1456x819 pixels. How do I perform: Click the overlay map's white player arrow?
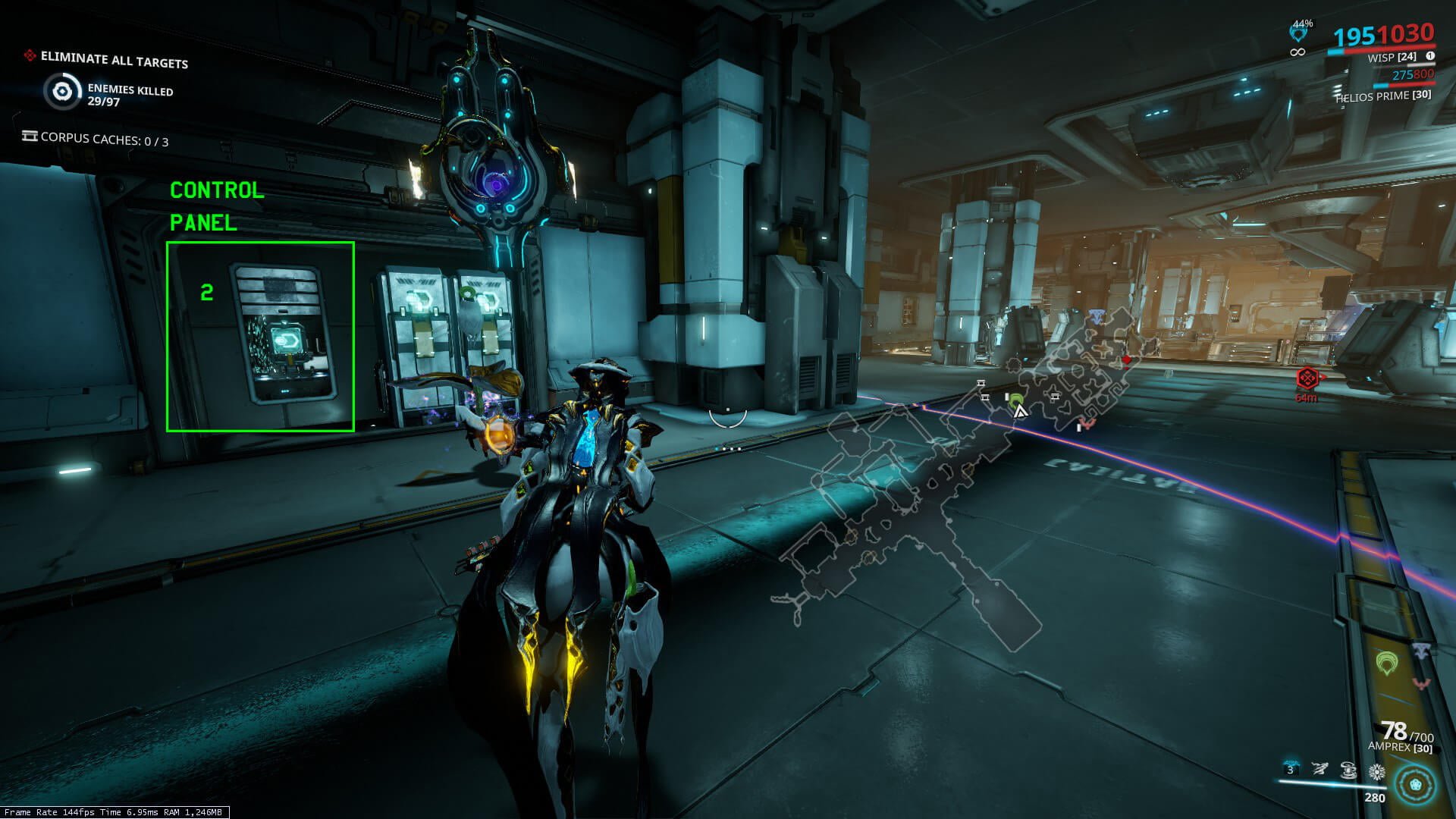click(x=1021, y=412)
